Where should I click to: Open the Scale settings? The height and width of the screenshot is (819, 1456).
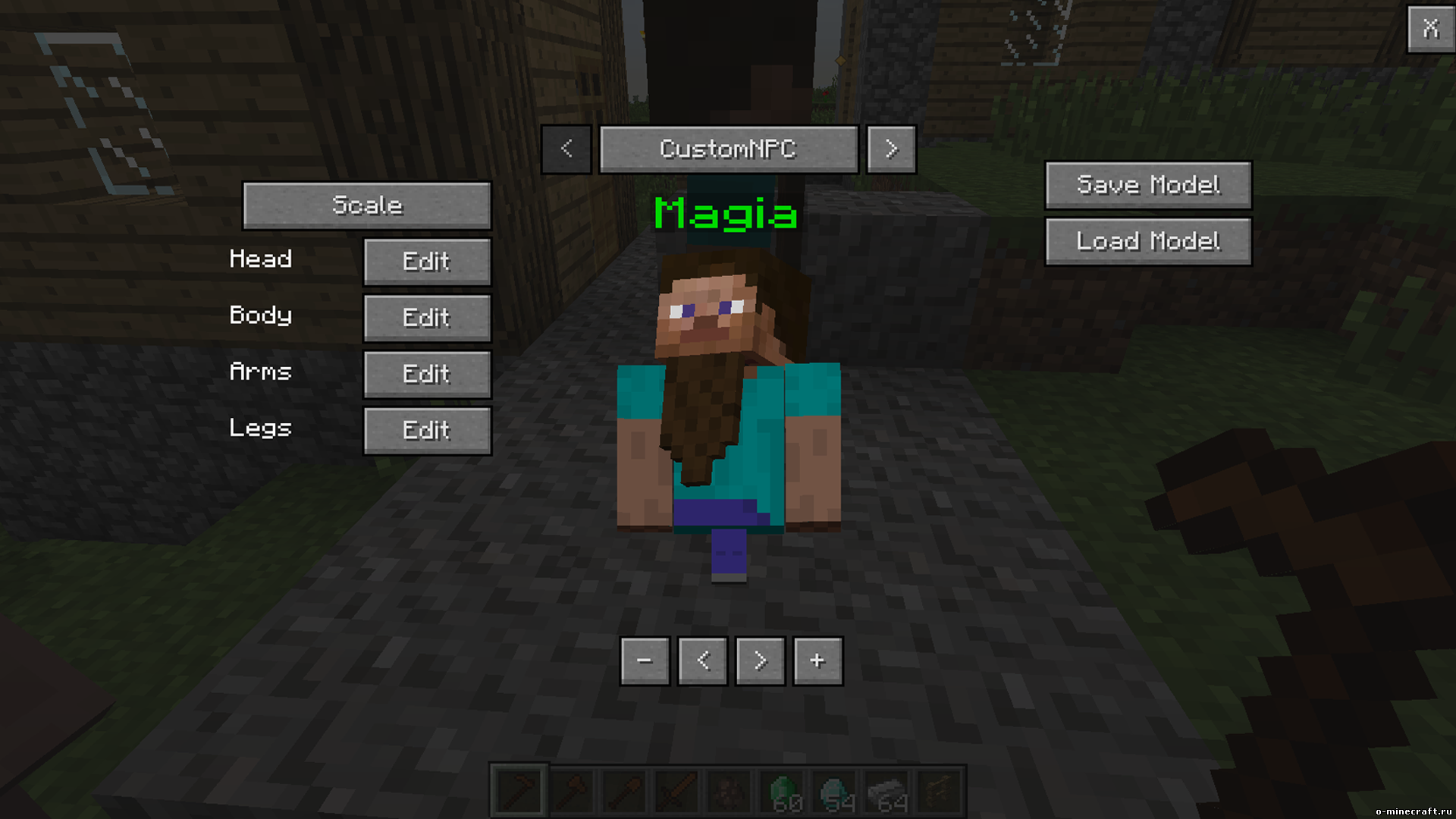click(366, 205)
